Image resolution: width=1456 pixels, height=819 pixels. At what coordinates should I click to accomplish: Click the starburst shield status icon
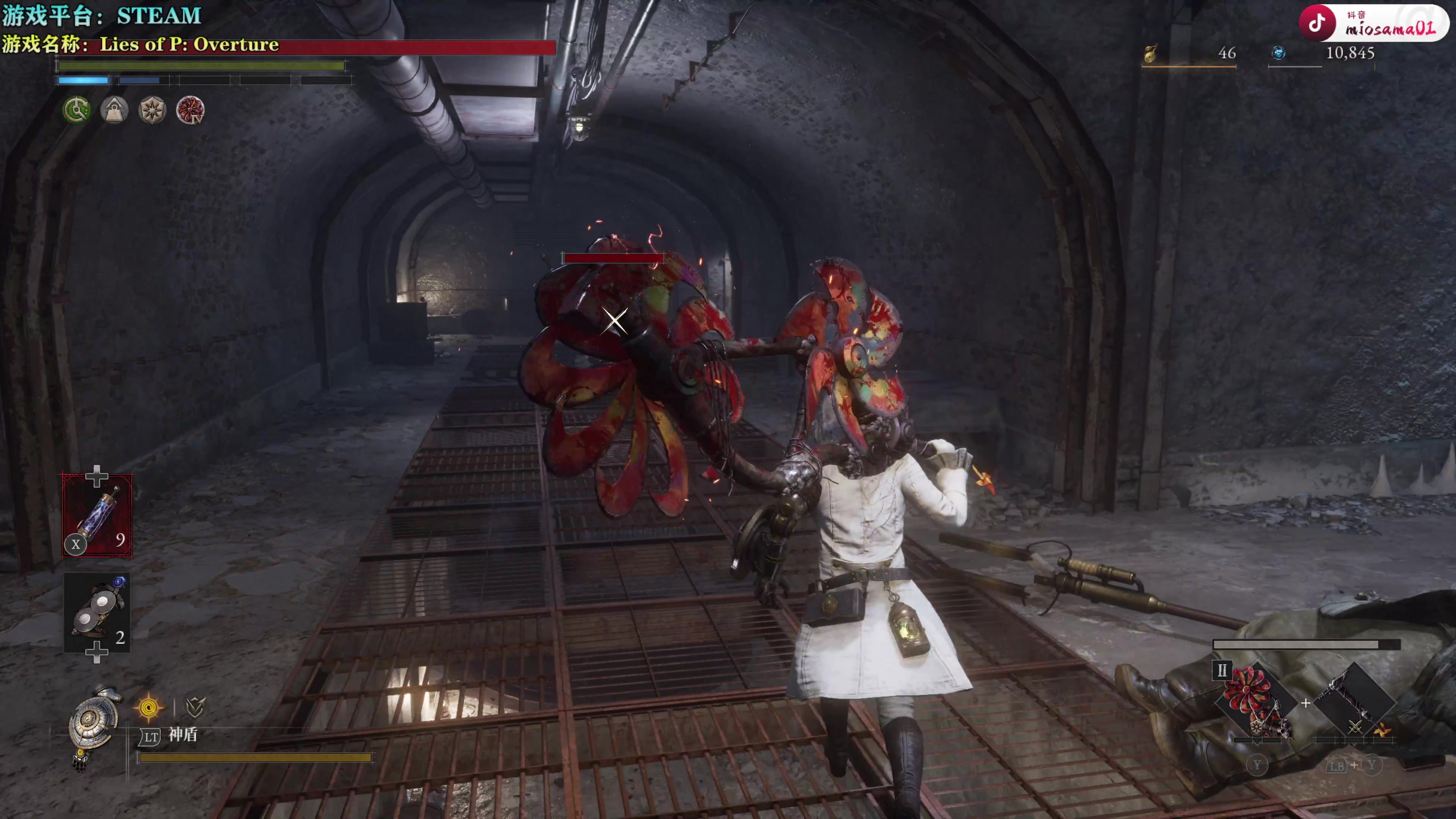(x=152, y=110)
